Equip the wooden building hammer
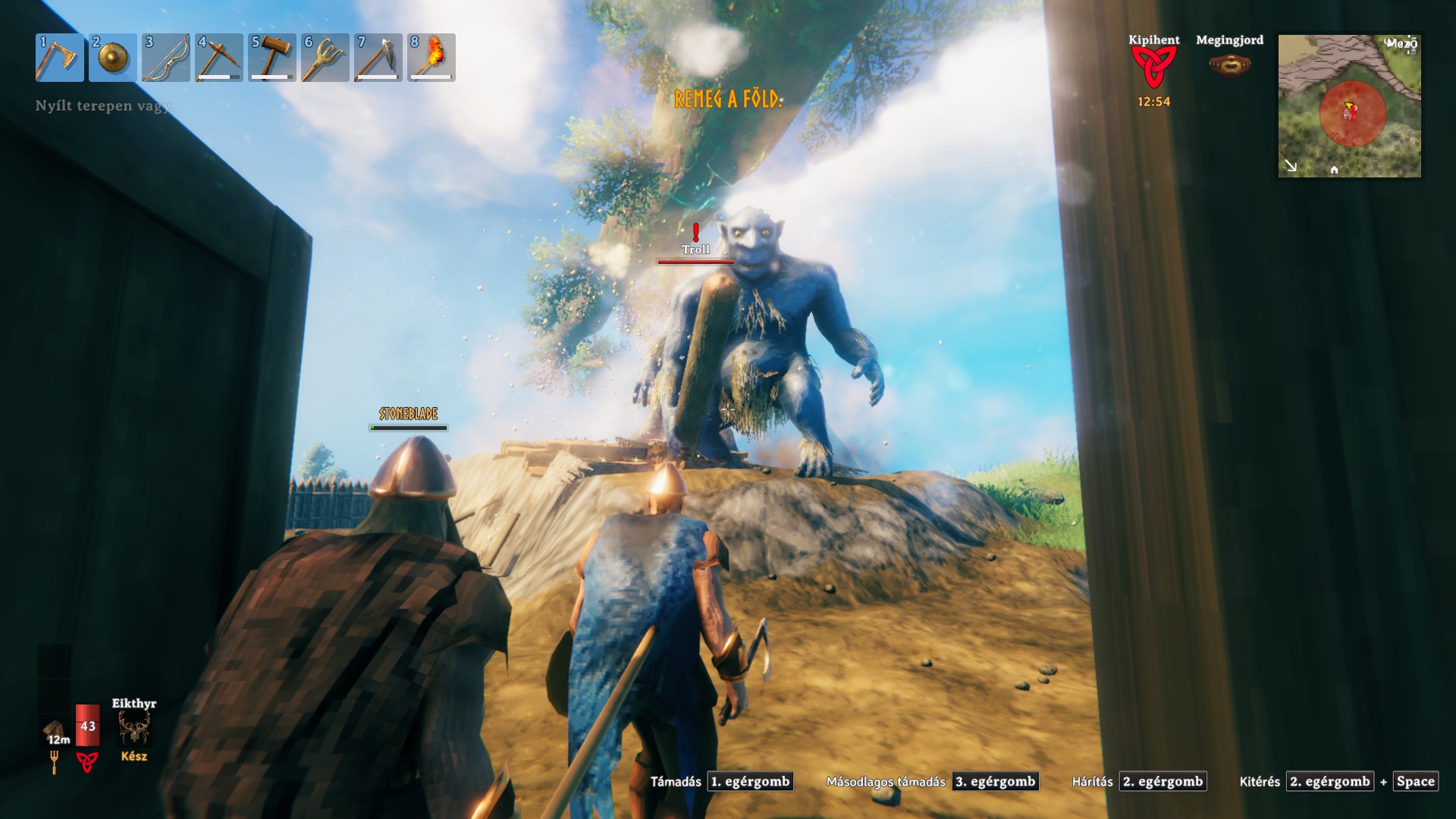This screenshot has height=819, width=1456. [271, 58]
